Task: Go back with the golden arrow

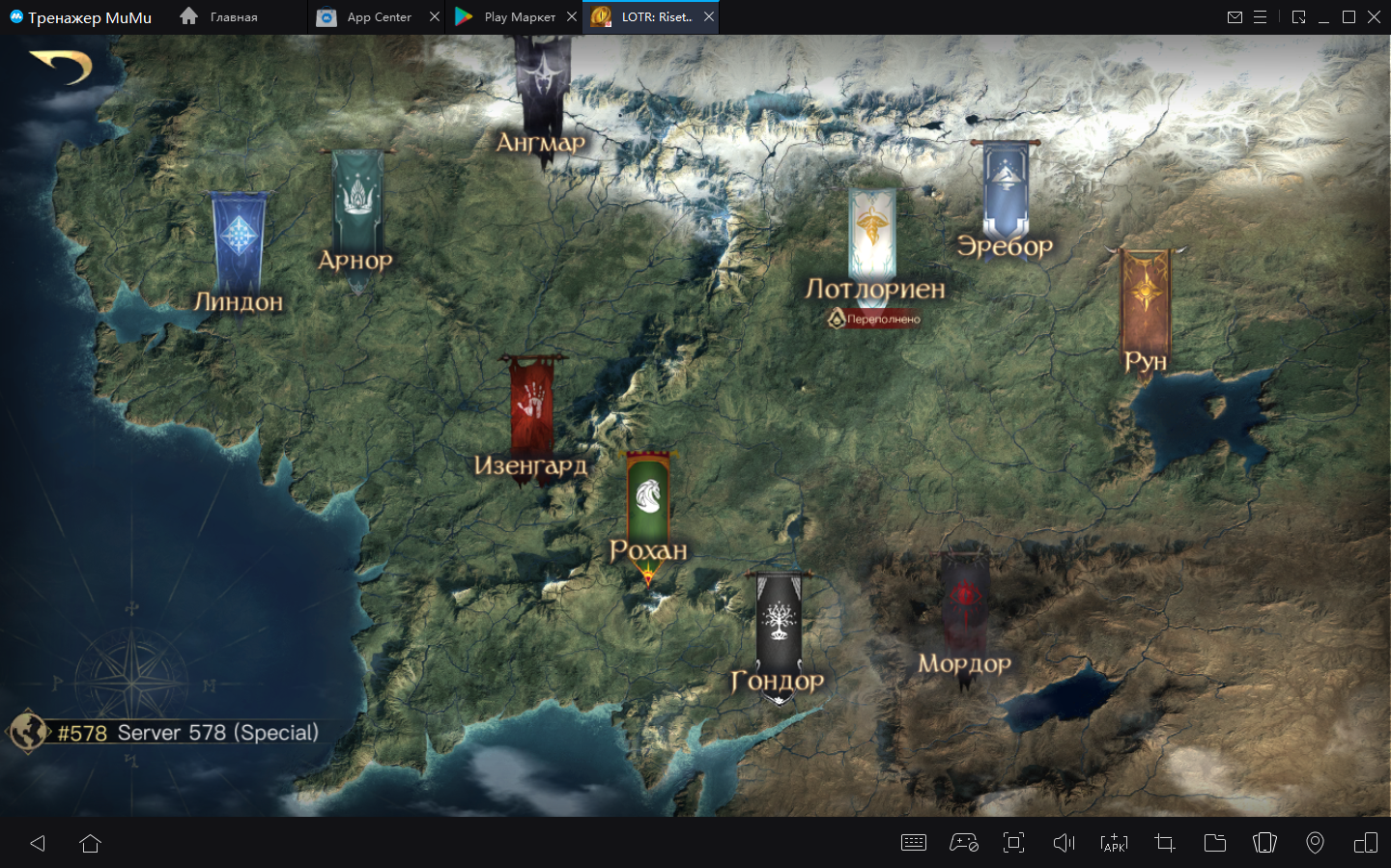Action: [62, 66]
